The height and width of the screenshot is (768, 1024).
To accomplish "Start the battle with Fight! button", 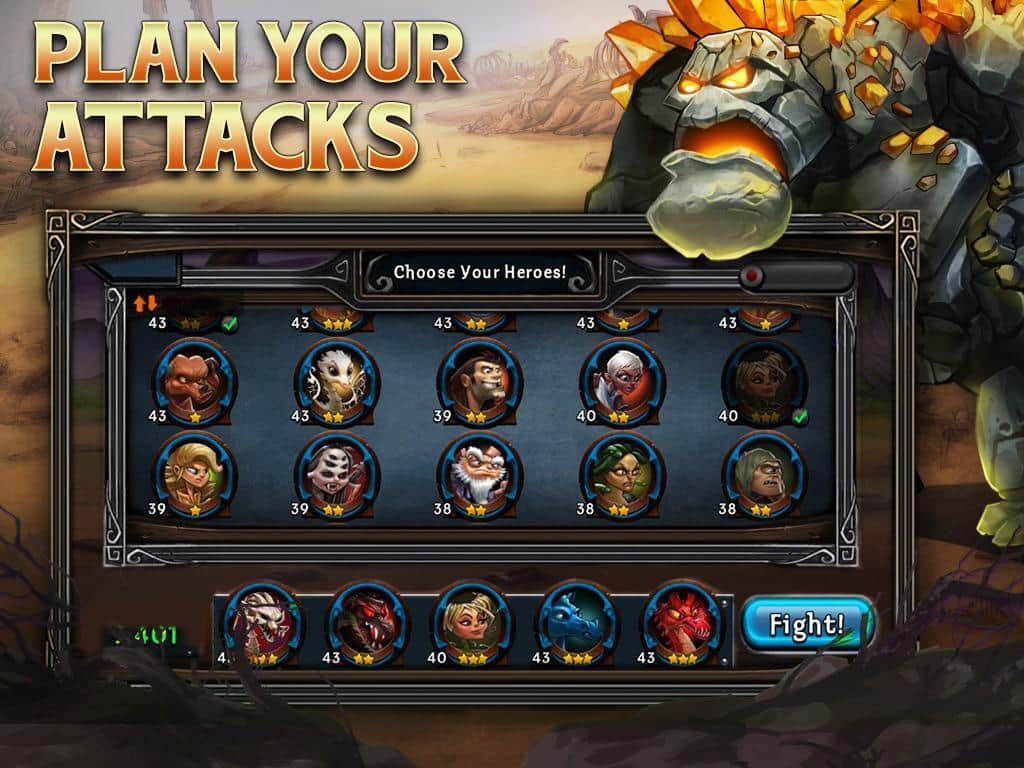I will tap(806, 625).
